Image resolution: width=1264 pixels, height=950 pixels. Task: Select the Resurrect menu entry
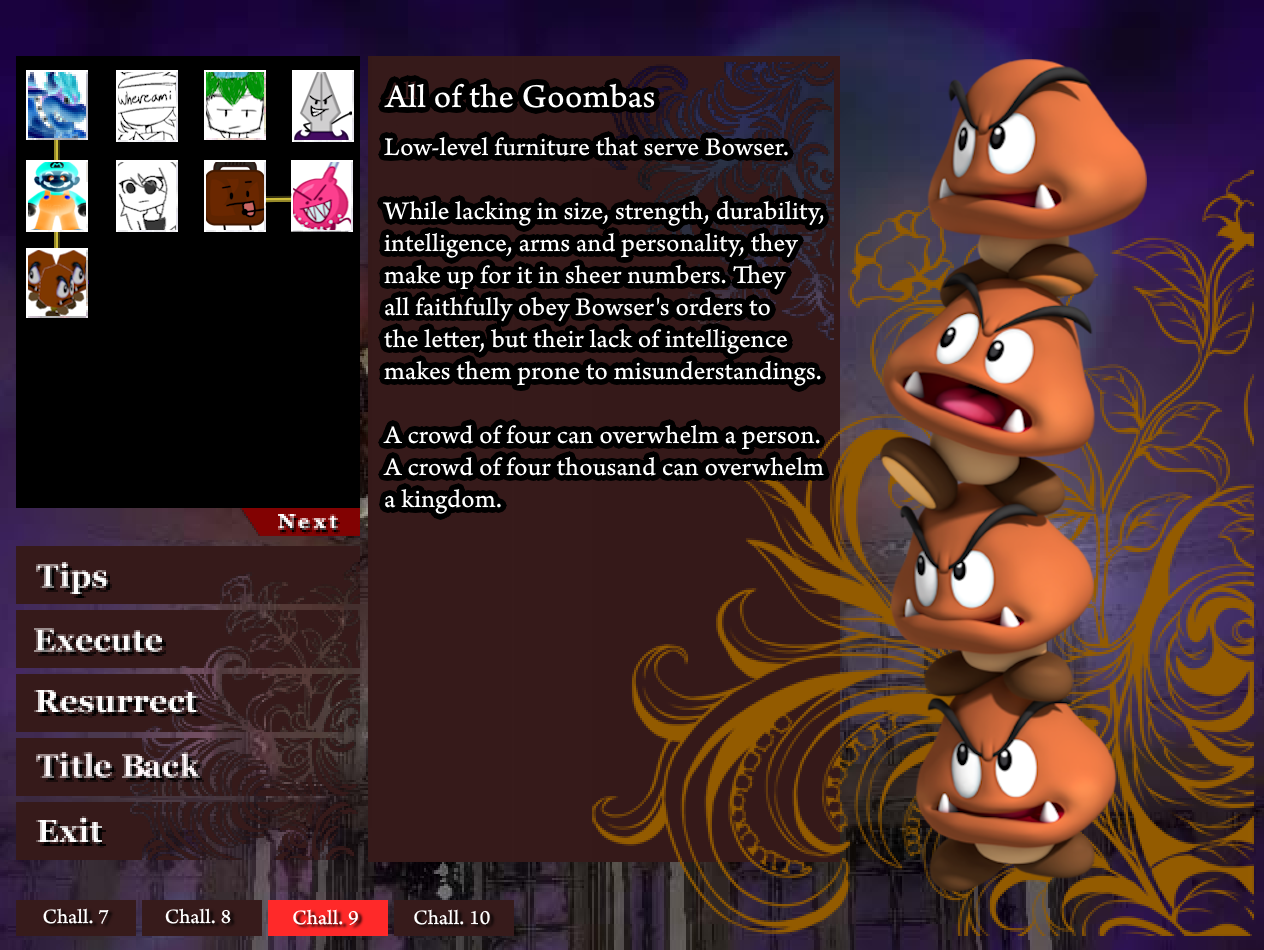(116, 702)
